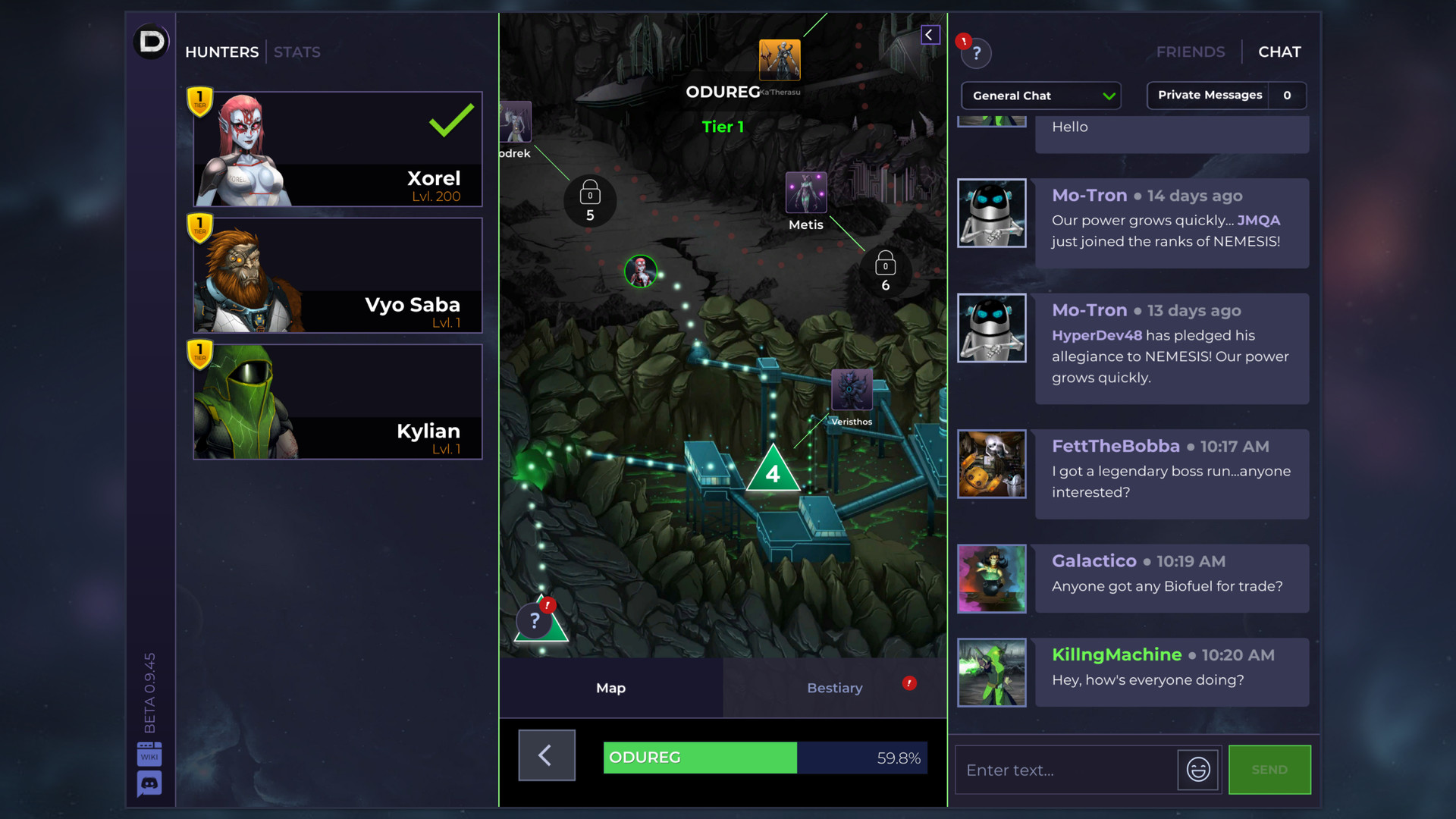Collapse the map panel arrow
The width and height of the screenshot is (1456, 819).
tap(930, 35)
